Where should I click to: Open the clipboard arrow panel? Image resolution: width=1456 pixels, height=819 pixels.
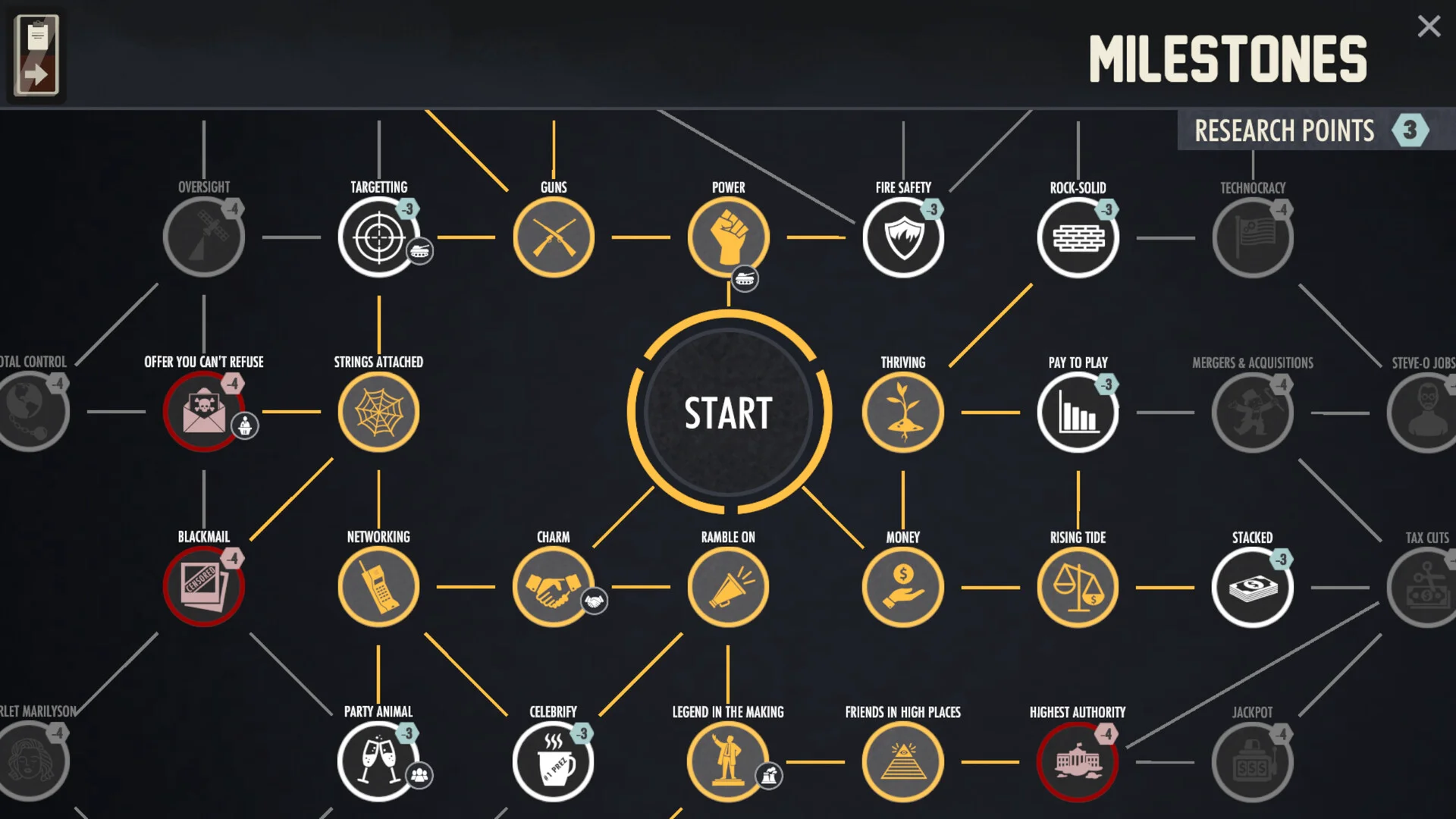pos(36,55)
